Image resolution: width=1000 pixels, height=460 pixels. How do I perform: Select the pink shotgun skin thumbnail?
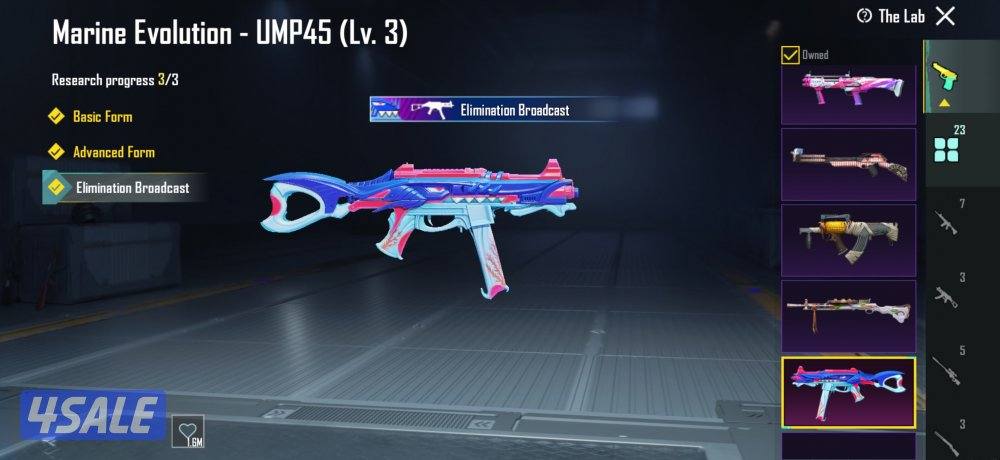click(x=848, y=92)
